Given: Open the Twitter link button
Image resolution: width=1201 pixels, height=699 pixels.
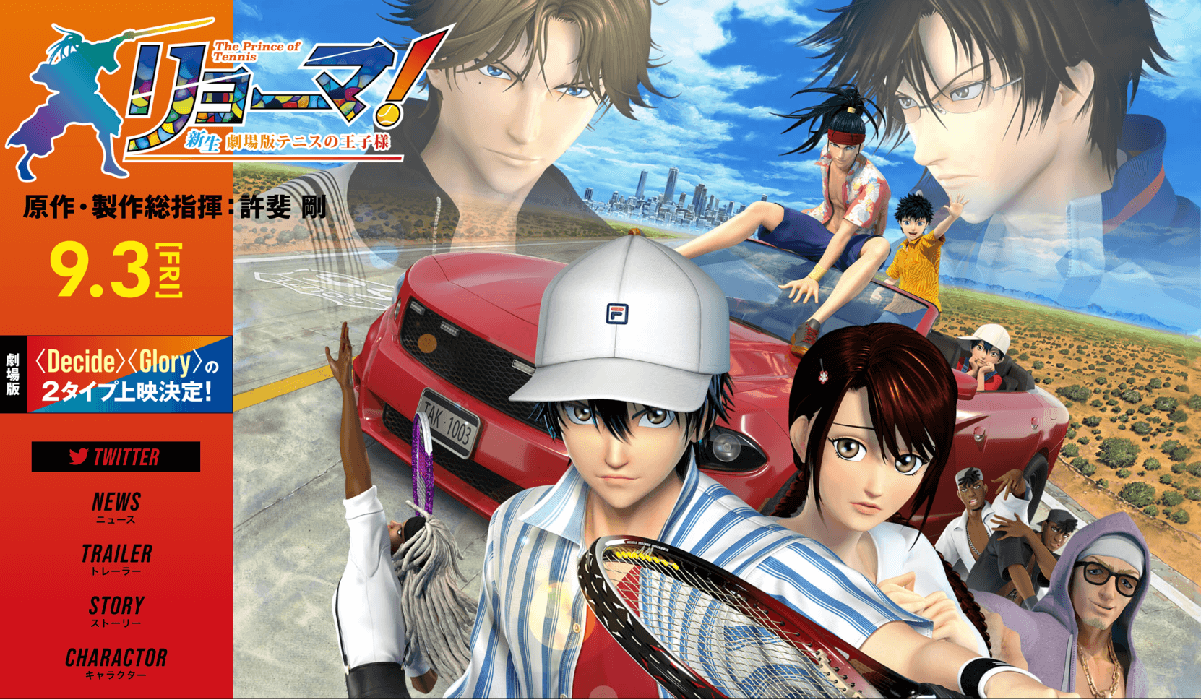Looking at the screenshot, I should (x=116, y=457).
